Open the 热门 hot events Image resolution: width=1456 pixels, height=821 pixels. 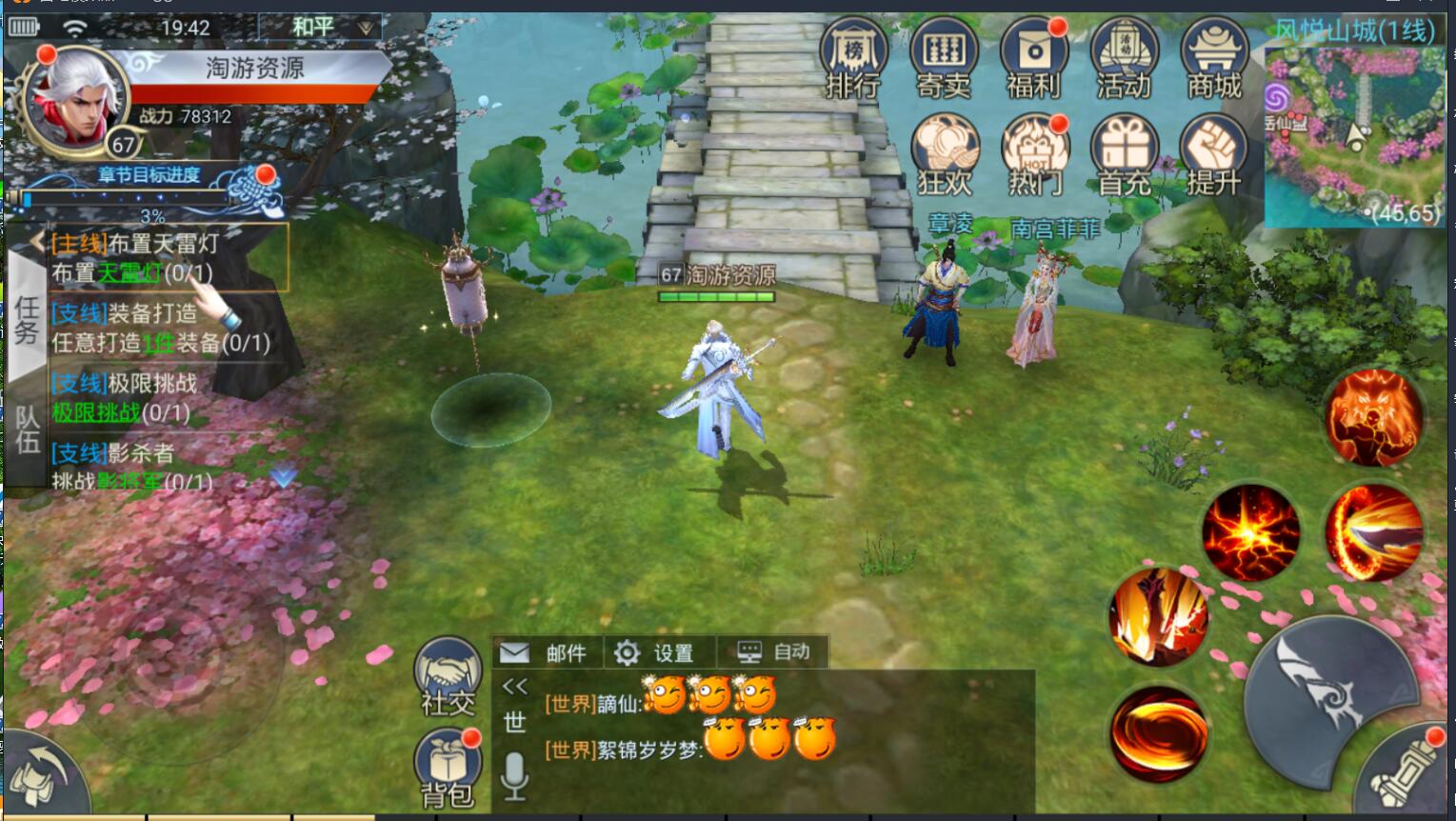[1034, 154]
